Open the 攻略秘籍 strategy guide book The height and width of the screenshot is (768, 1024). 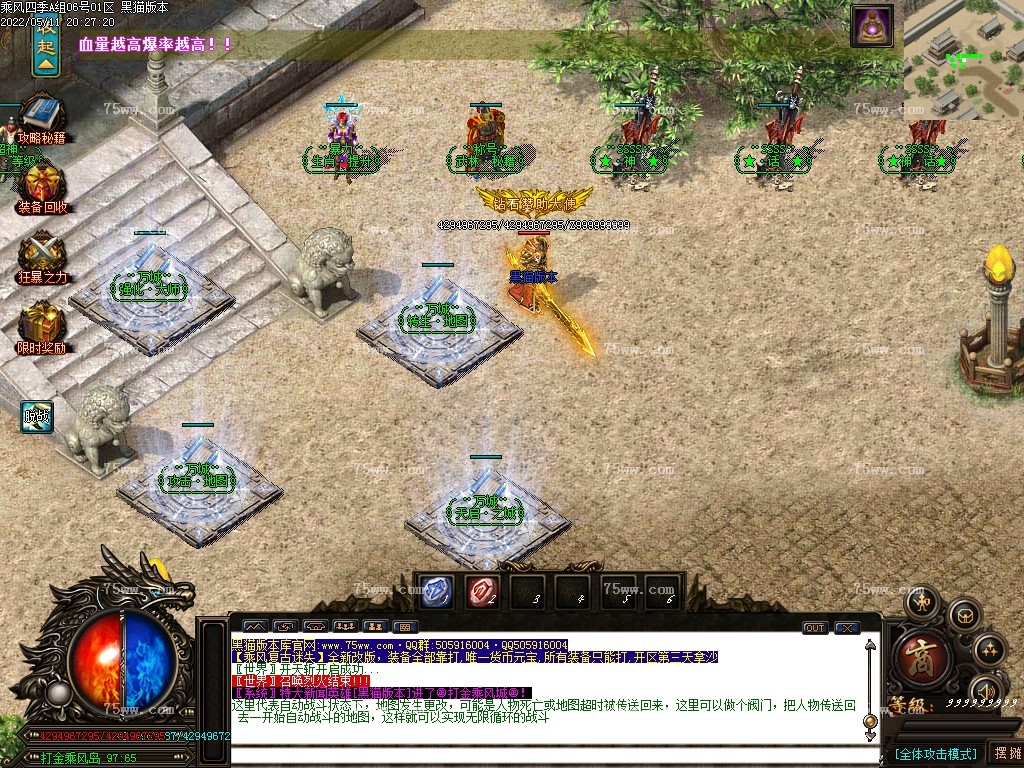[x=41, y=116]
